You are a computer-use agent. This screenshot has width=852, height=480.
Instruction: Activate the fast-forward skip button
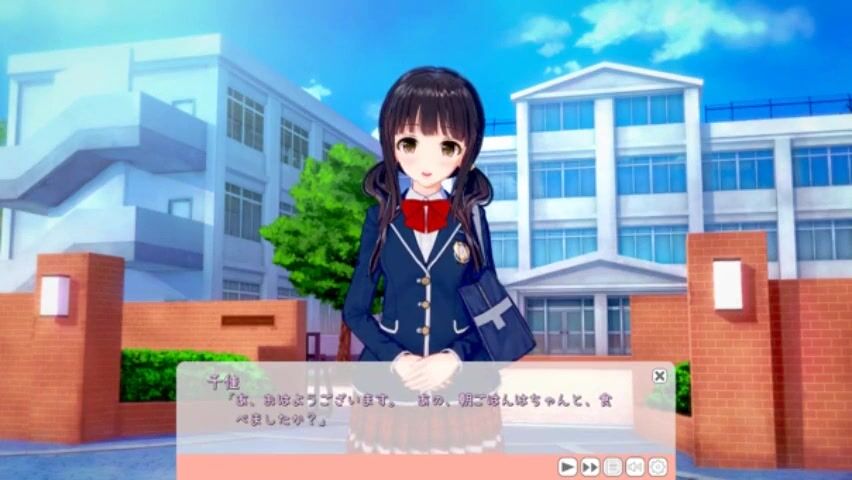click(590, 466)
